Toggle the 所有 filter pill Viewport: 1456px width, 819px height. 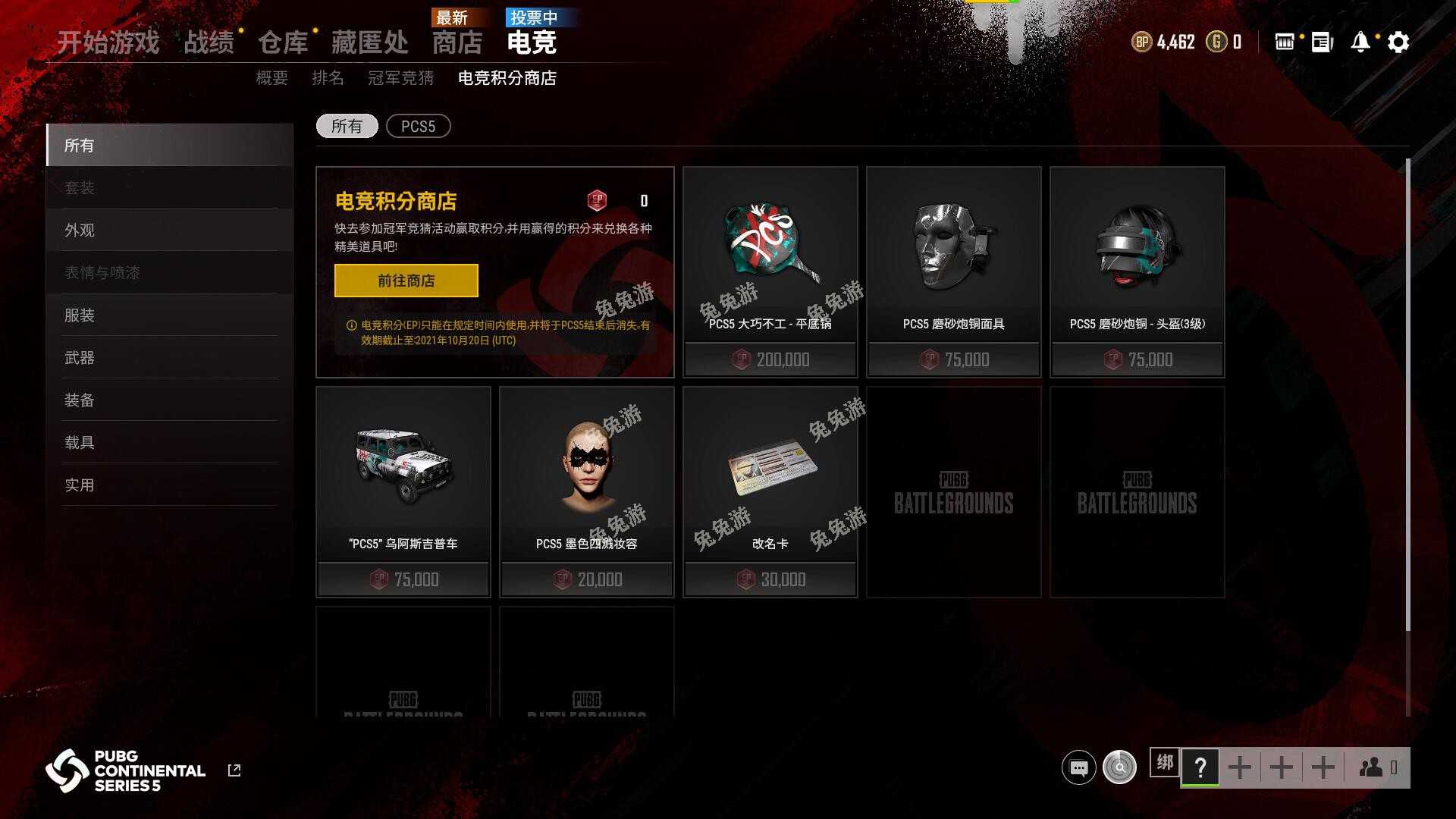[x=347, y=126]
